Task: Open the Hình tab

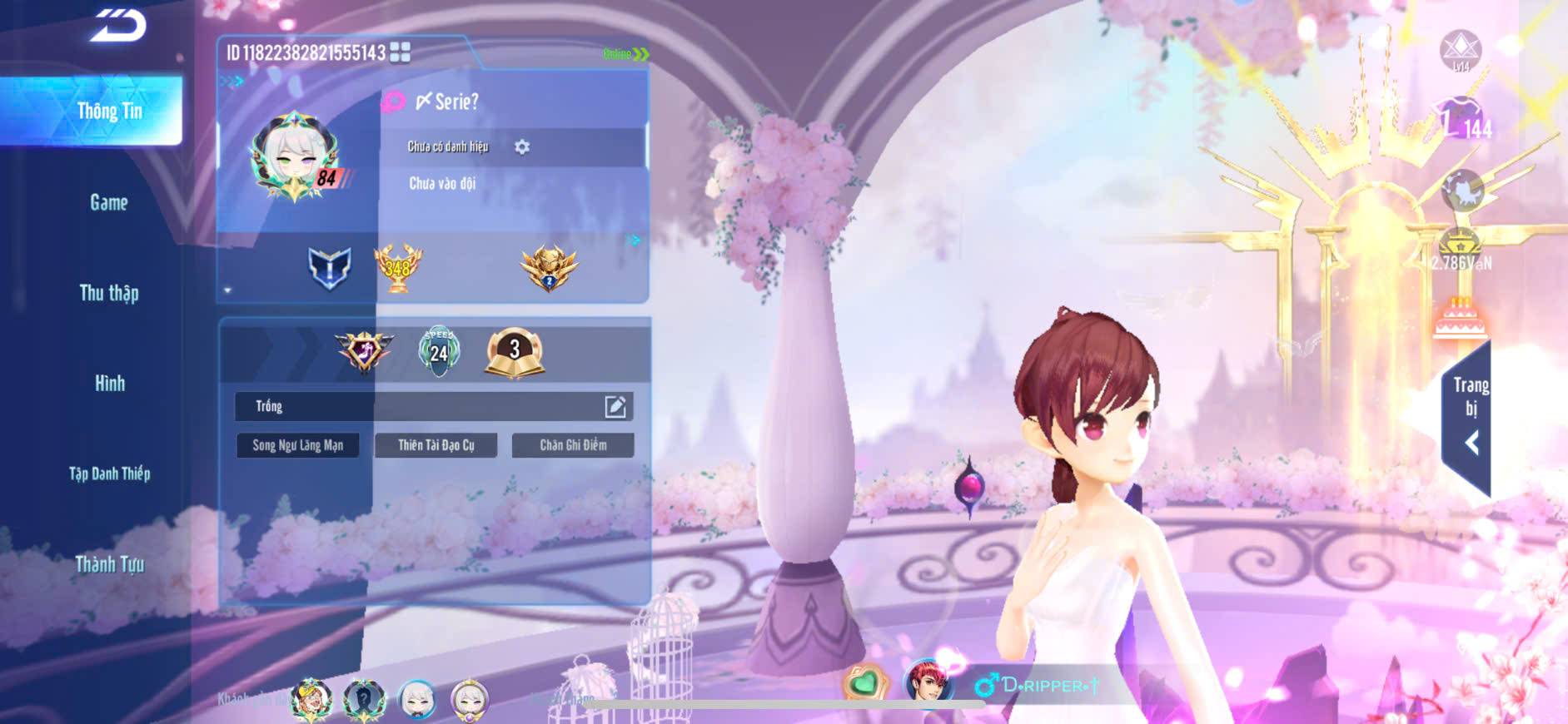Action: coord(109,383)
